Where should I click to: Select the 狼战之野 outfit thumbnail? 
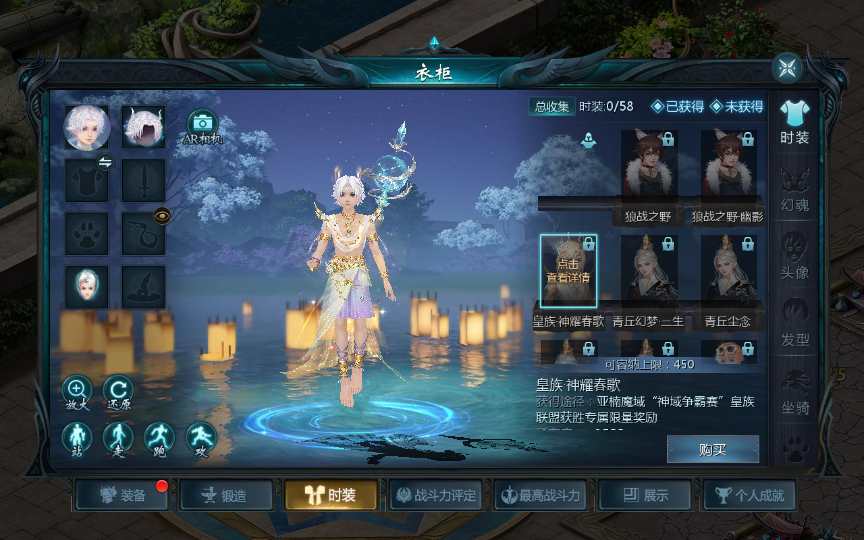(x=649, y=163)
